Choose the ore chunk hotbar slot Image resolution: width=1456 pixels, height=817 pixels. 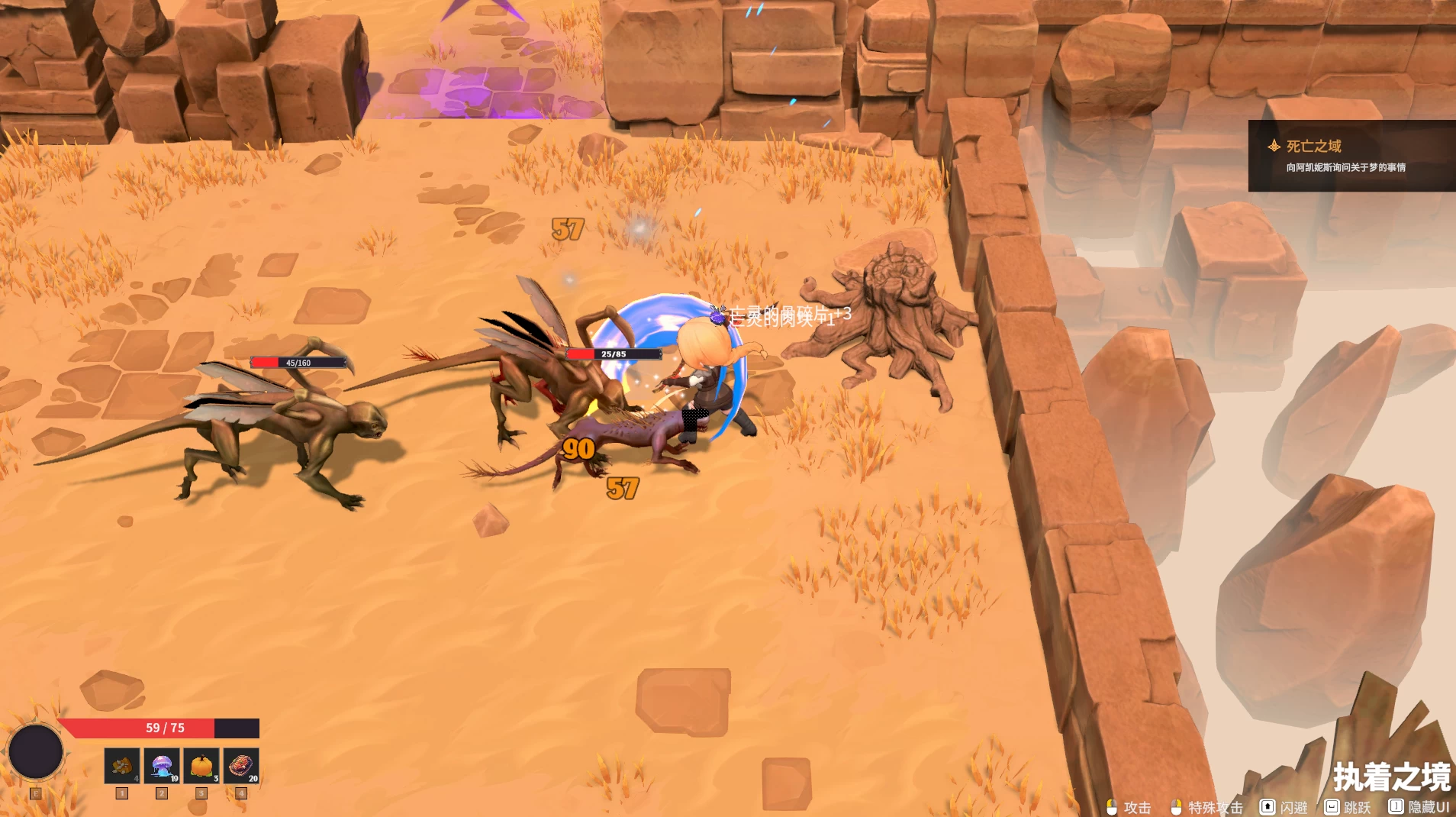(x=122, y=765)
